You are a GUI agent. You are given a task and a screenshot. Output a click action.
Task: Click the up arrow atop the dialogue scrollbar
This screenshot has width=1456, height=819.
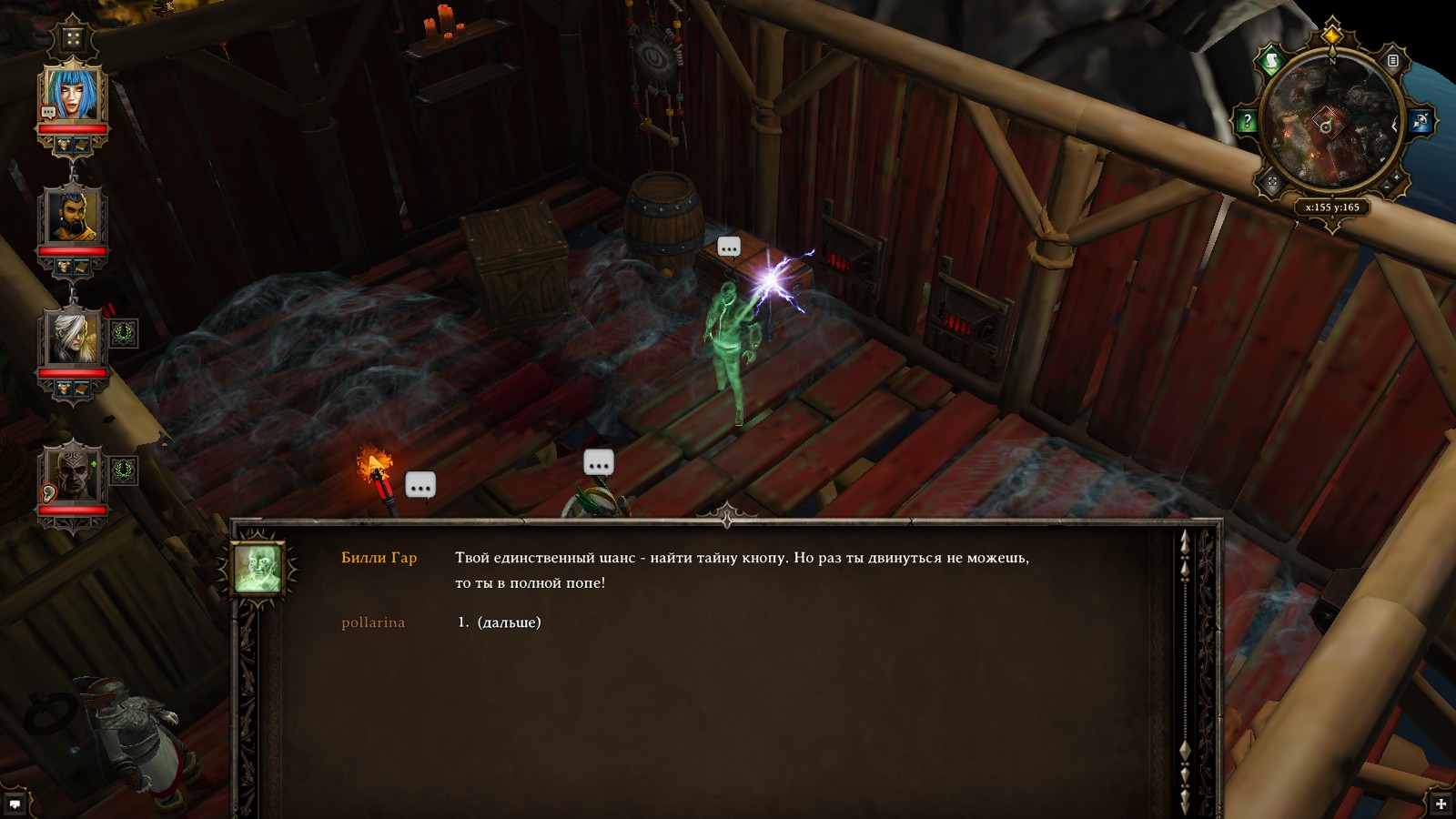click(x=1184, y=539)
